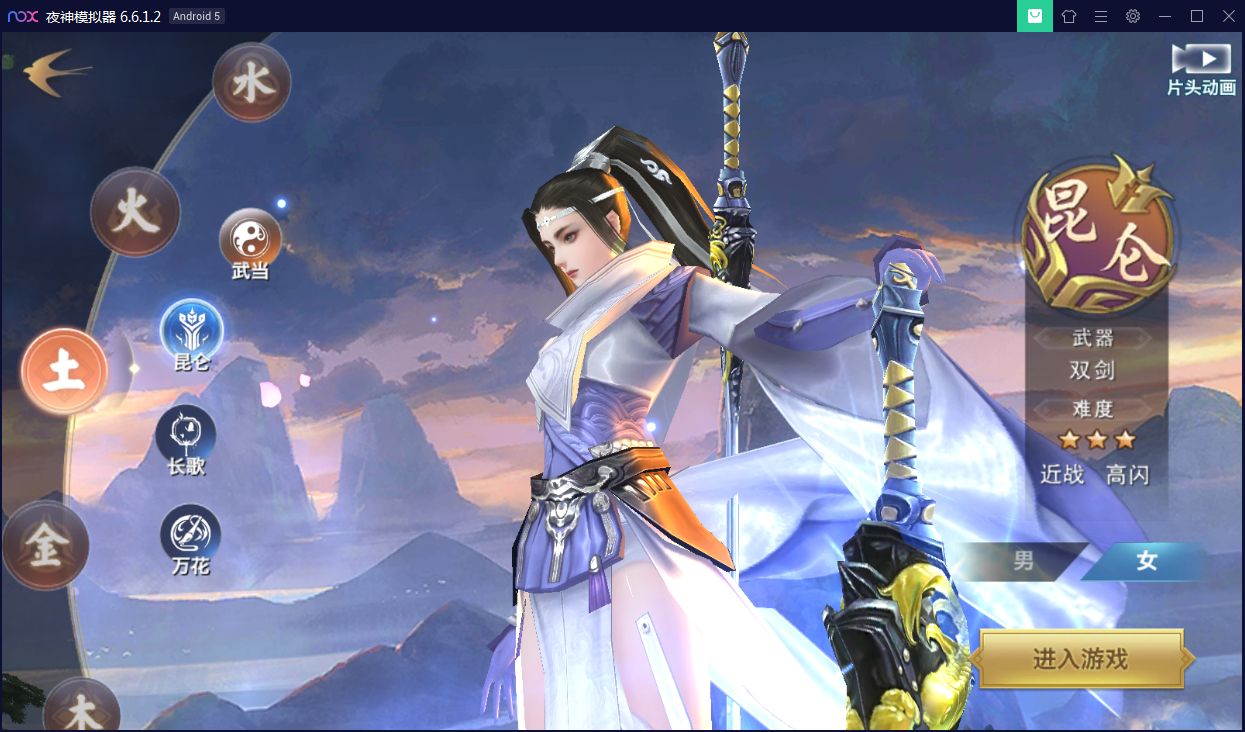Go back with the swallow bird icon
The height and width of the screenshot is (732, 1245).
(55, 72)
